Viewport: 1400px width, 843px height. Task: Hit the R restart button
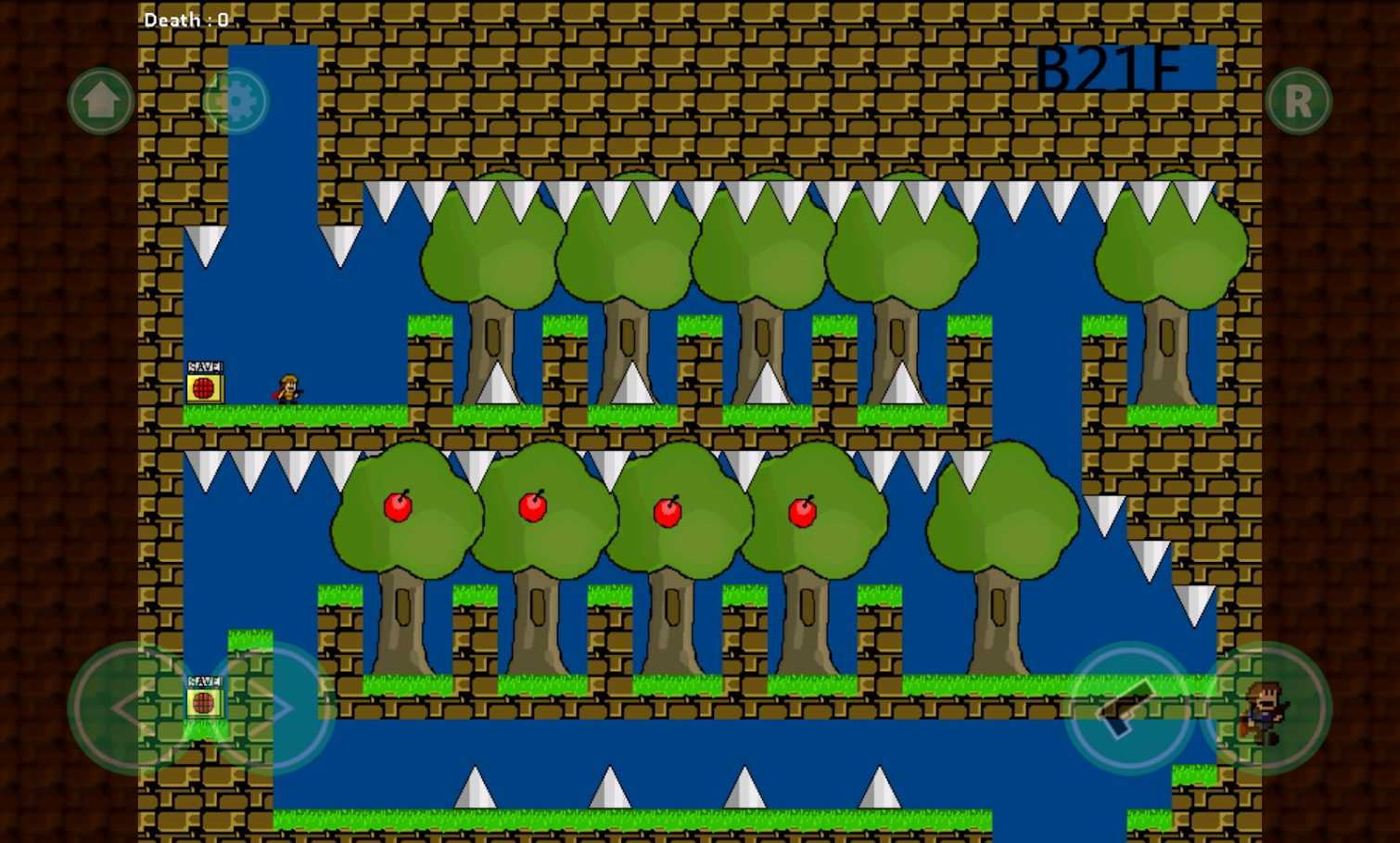pos(1298,100)
